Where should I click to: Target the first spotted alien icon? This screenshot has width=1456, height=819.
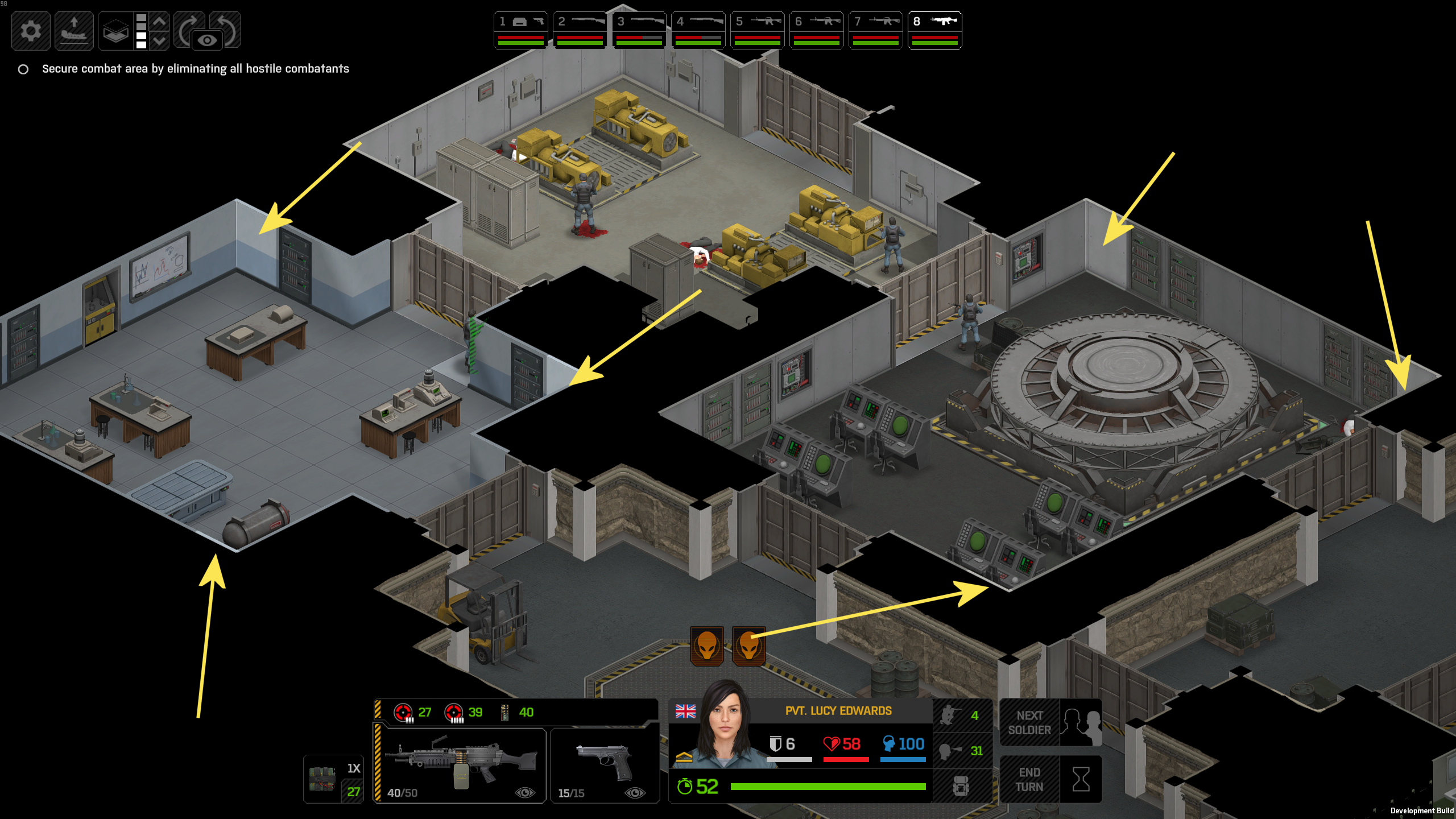[x=707, y=646]
